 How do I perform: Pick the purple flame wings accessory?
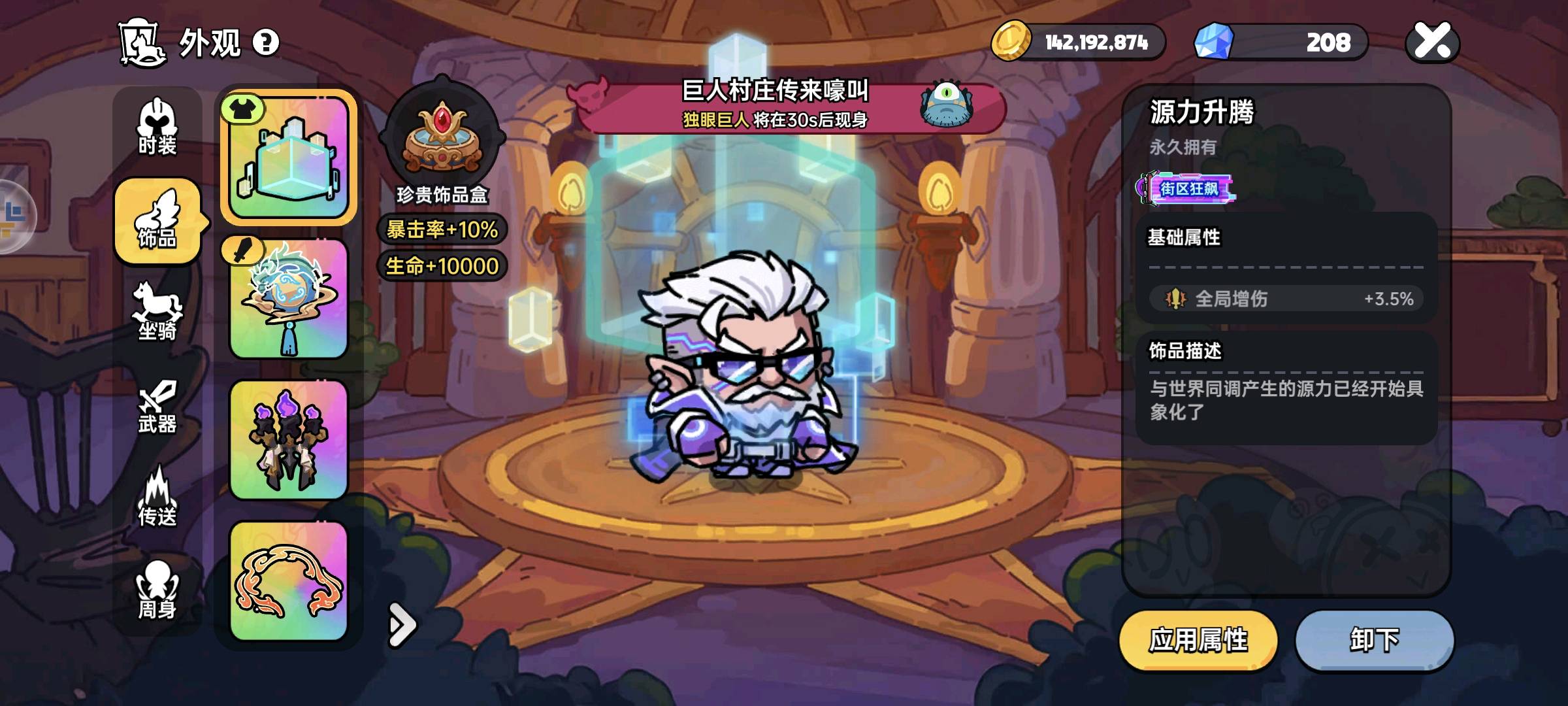point(289,441)
